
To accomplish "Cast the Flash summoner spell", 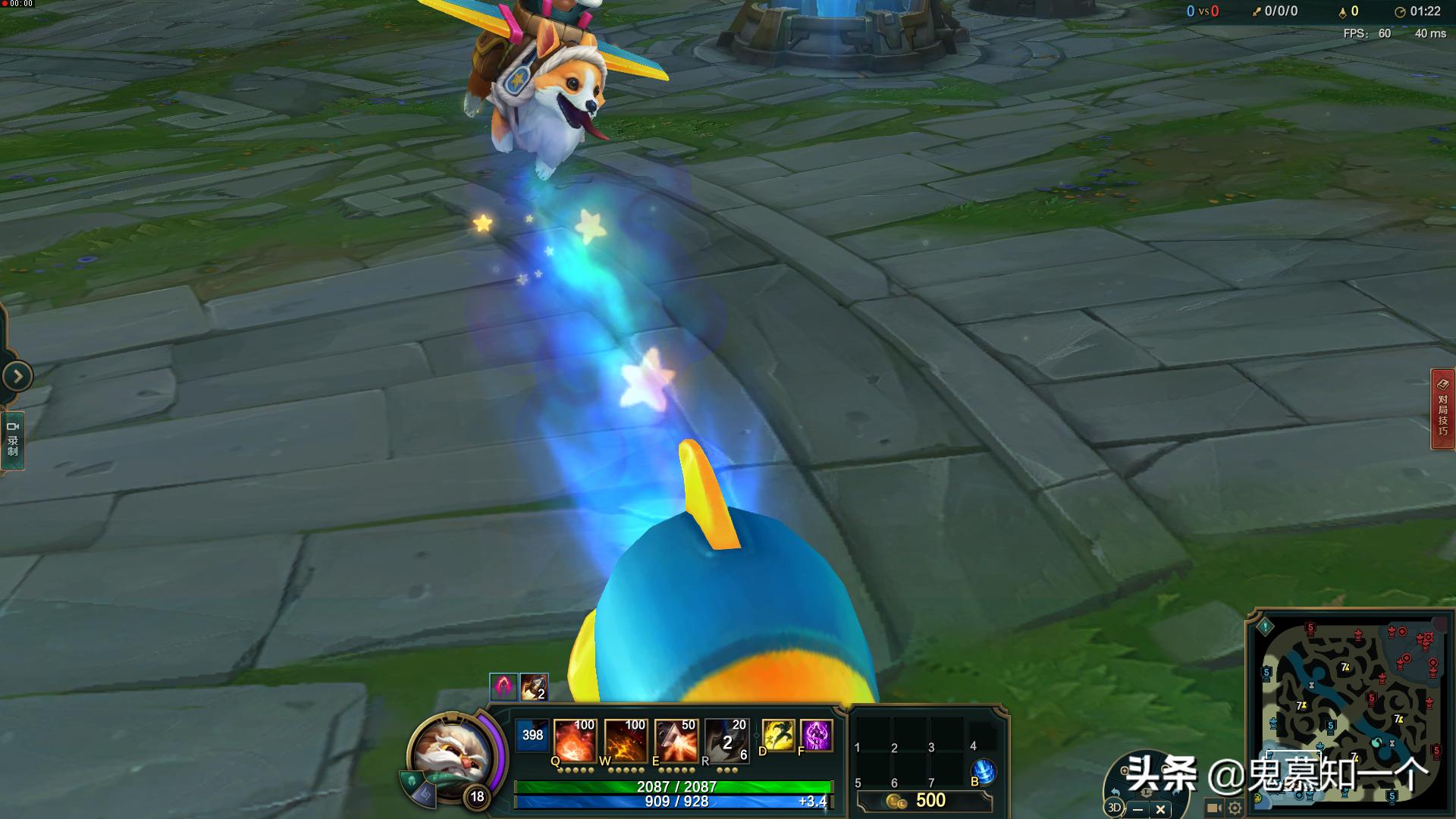I will (778, 736).
